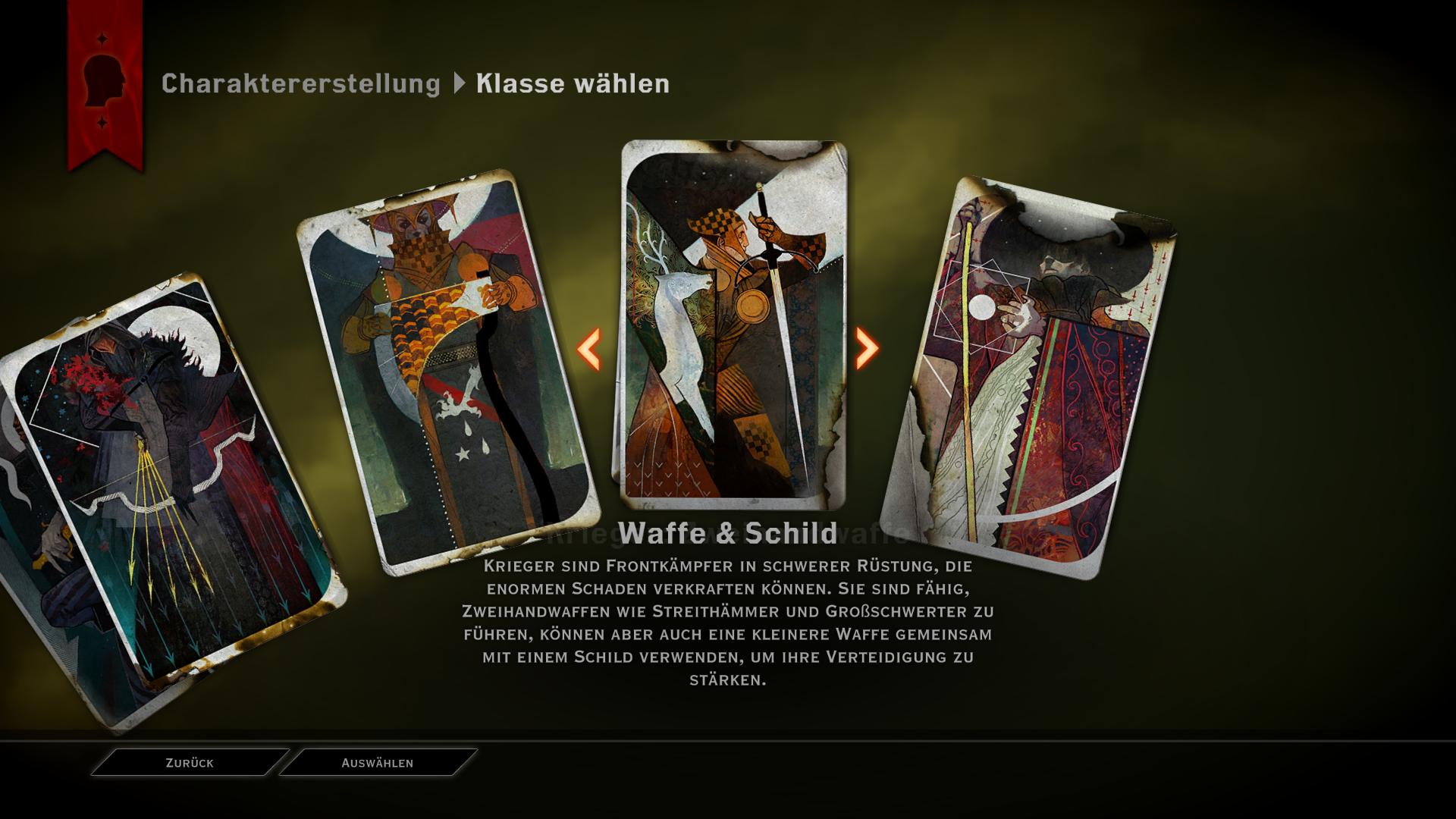The height and width of the screenshot is (819, 1456).
Task: Show next class with right arrow
Action: pyautogui.click(x=867, y=348)
